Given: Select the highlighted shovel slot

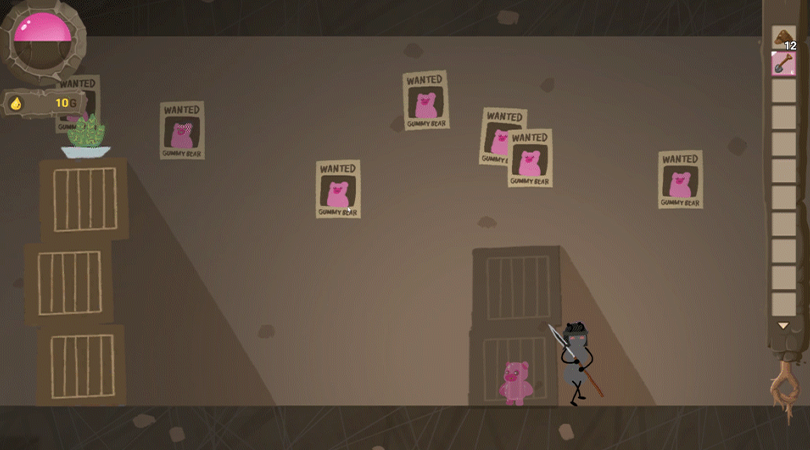Looking at the screenshot, I should pos(783,65).
